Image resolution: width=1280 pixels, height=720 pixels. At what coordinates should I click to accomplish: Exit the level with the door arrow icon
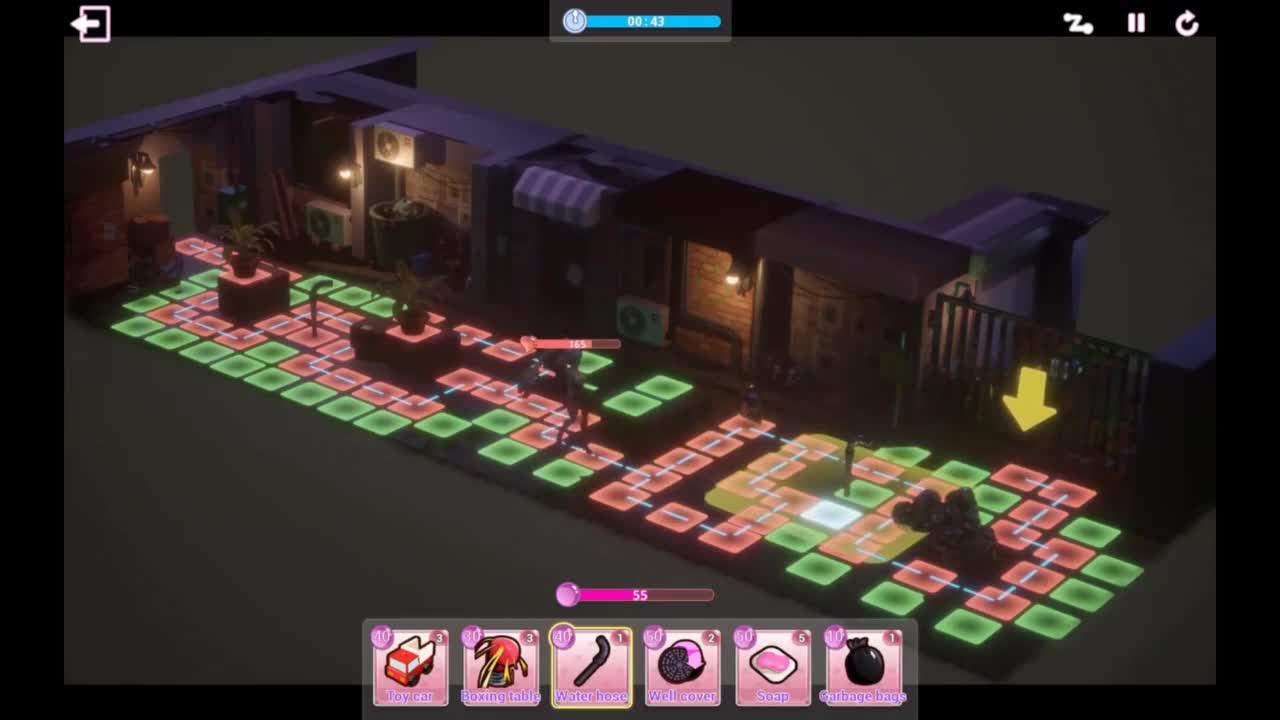(x=91, y=24)
